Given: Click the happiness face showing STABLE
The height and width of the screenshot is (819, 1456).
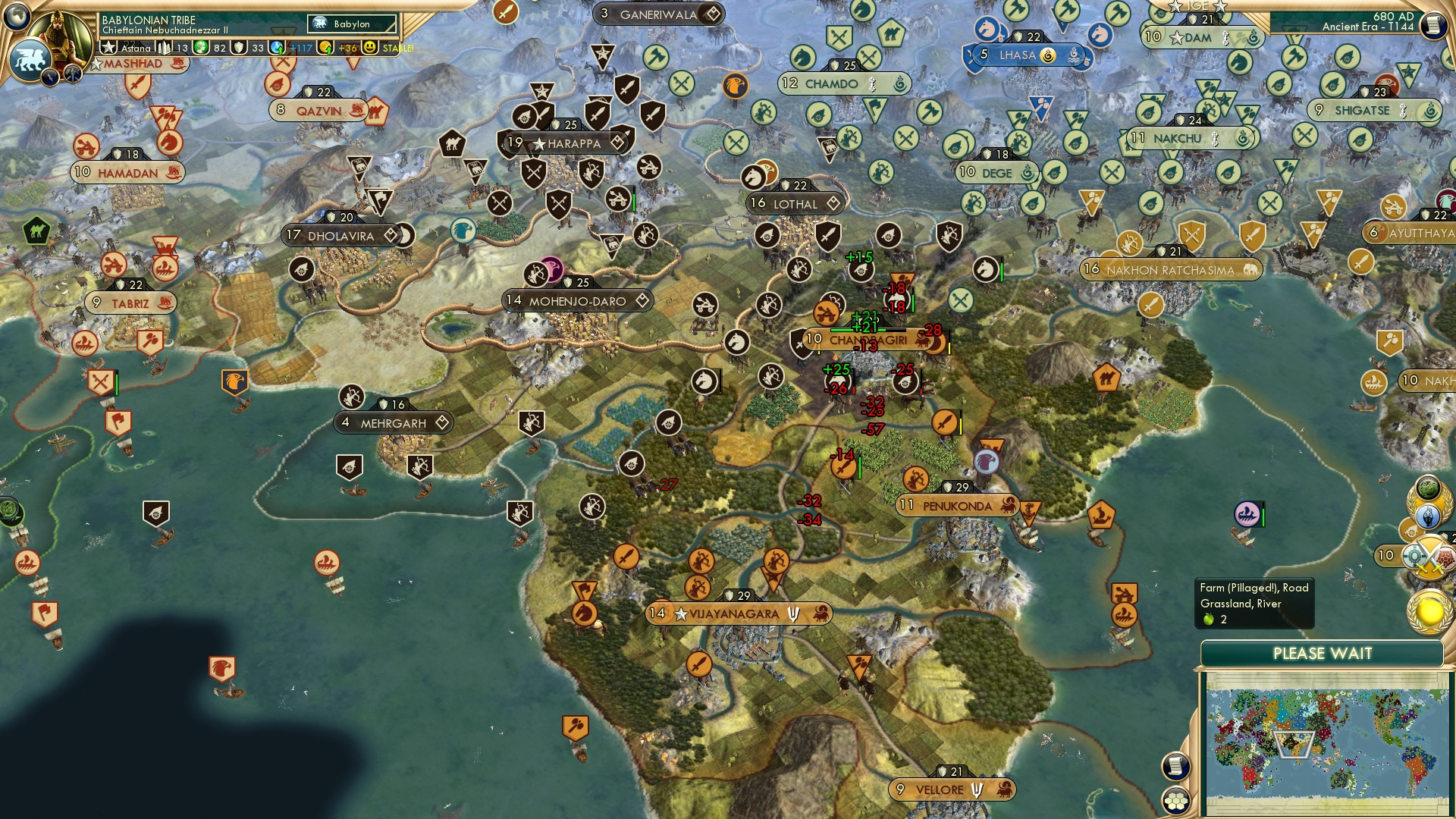Looking at the screenshot, I should (x=369, y=49).
